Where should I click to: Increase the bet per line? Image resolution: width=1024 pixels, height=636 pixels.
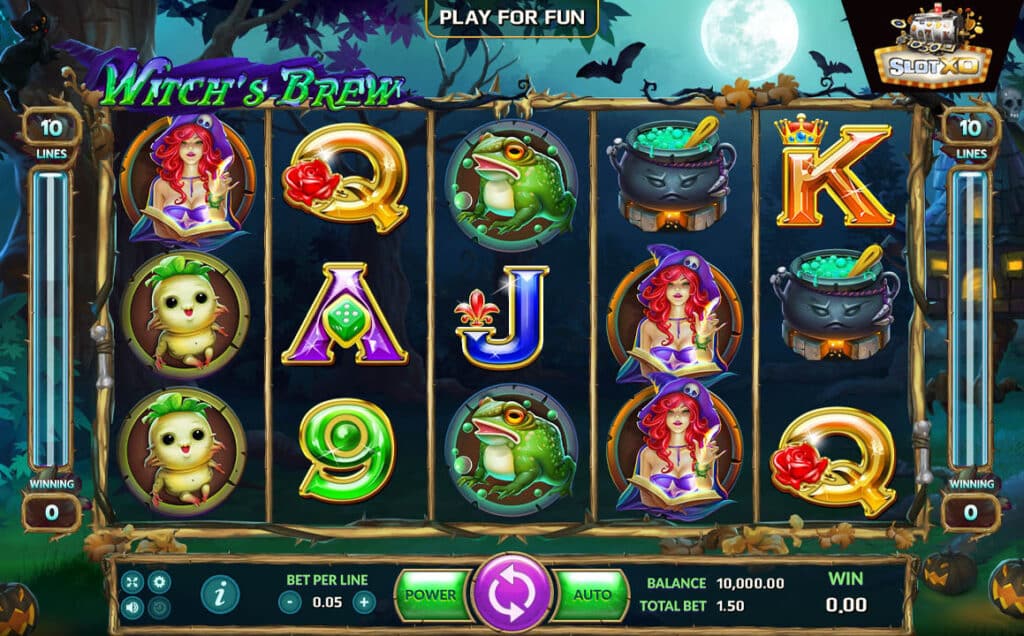coord(364,602)
